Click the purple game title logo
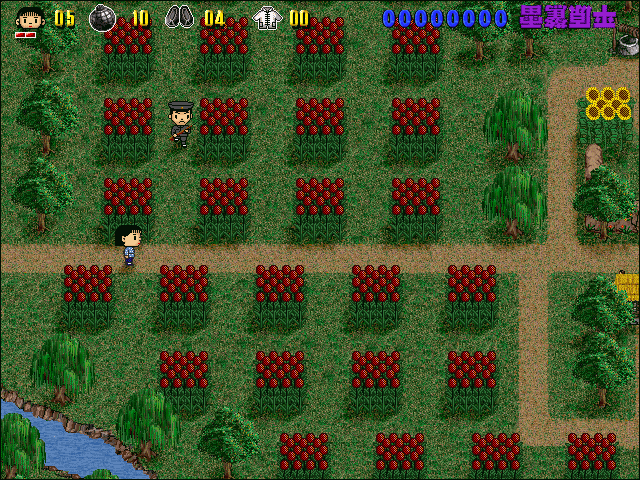The image size is (640, 480). point(568,16)
